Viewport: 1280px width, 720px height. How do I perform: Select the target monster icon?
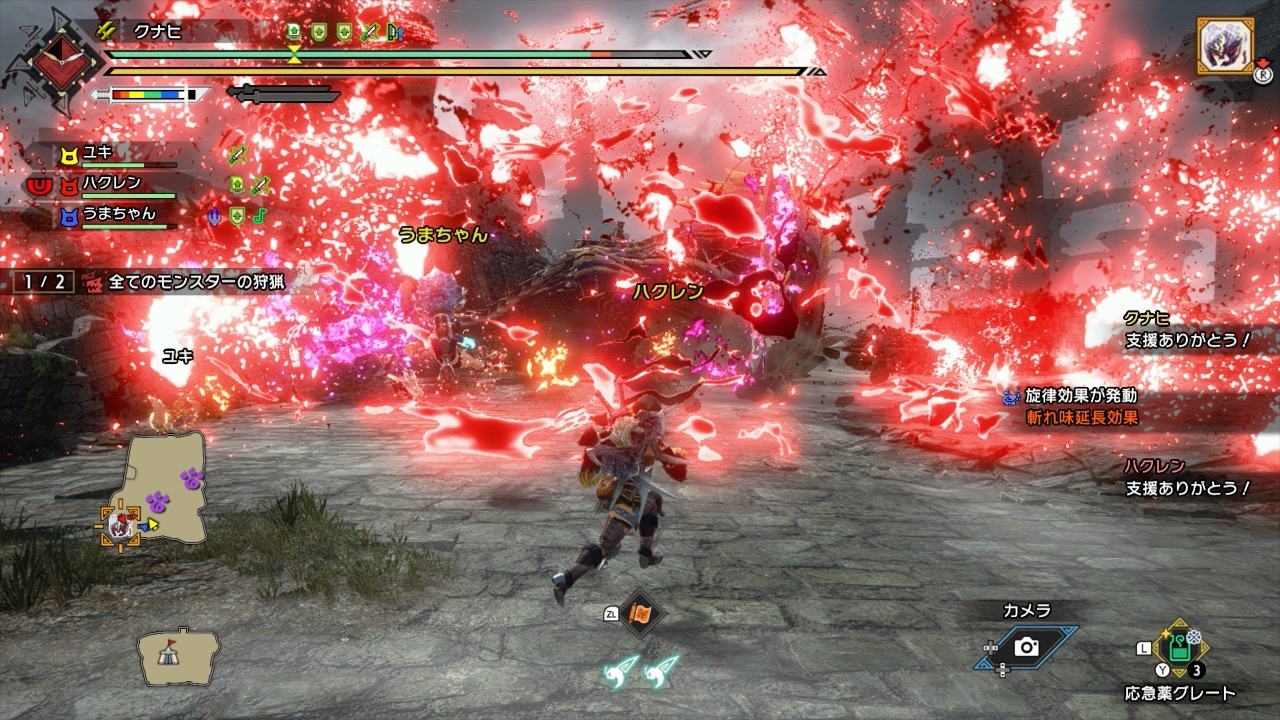tap(1224, 46)
